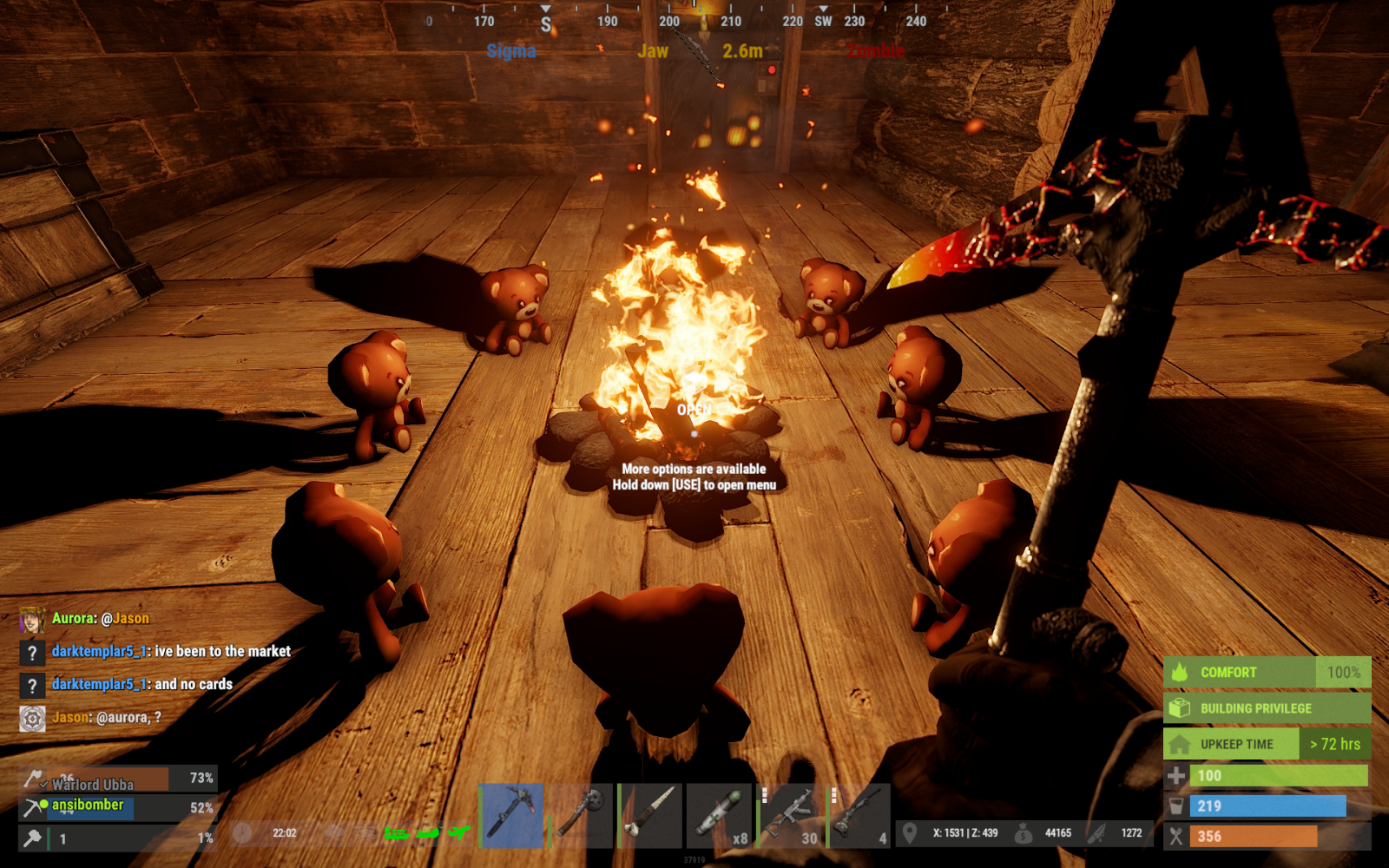Screen dimensions: 1389x868
Task: Click the green airplane event icon
Action: (x=459, y=833)
